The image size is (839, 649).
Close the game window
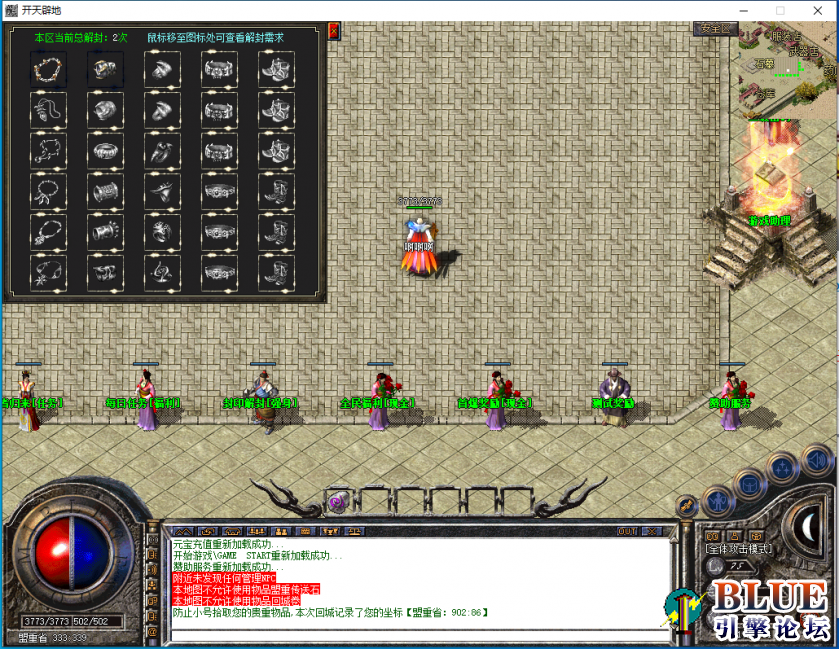tap(815, 10)
